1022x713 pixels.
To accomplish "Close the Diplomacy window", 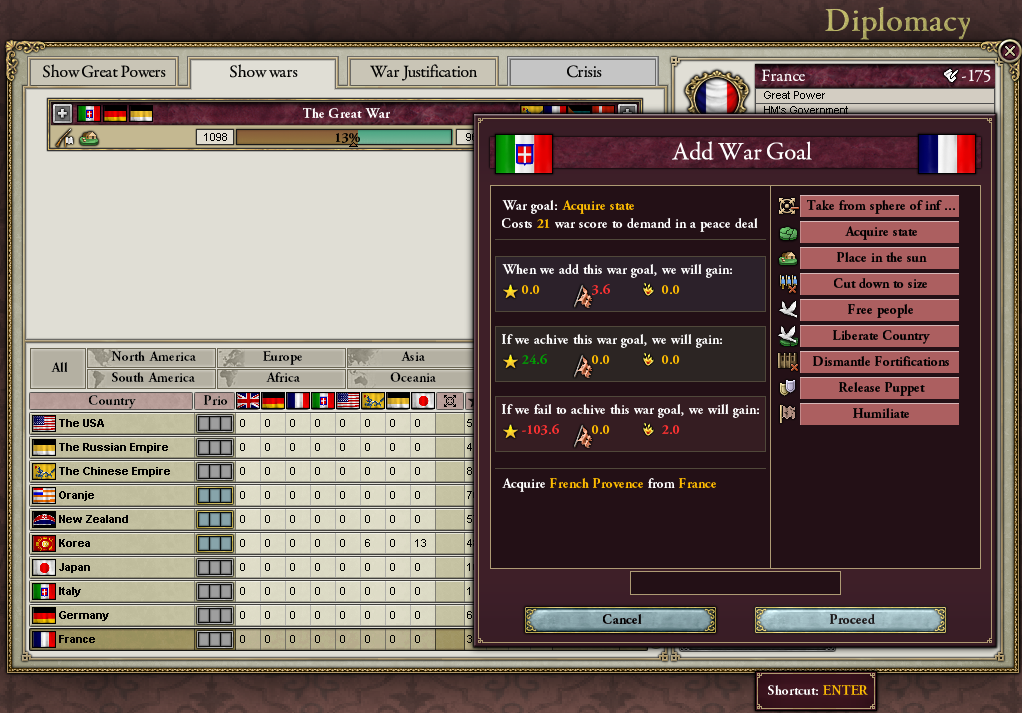I will pyautogui.click(x=1009, y=51).
